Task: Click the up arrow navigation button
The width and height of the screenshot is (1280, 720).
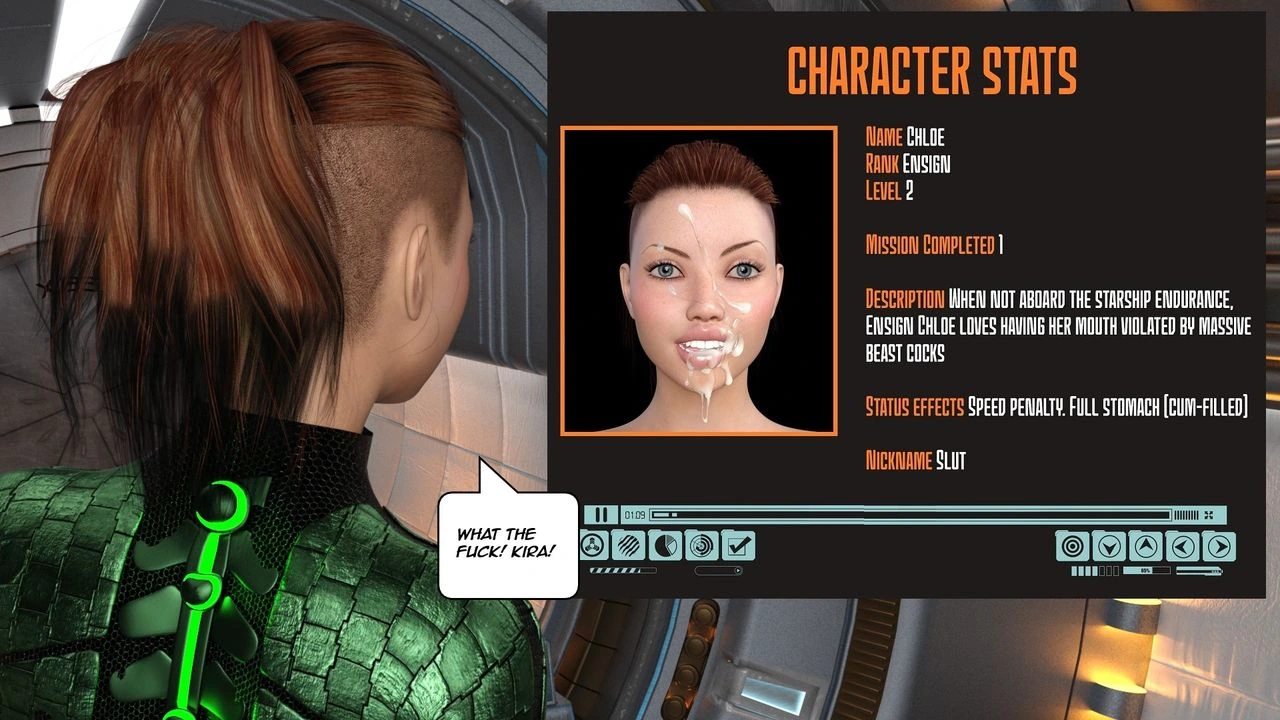Action: (x=1146, y=546)
